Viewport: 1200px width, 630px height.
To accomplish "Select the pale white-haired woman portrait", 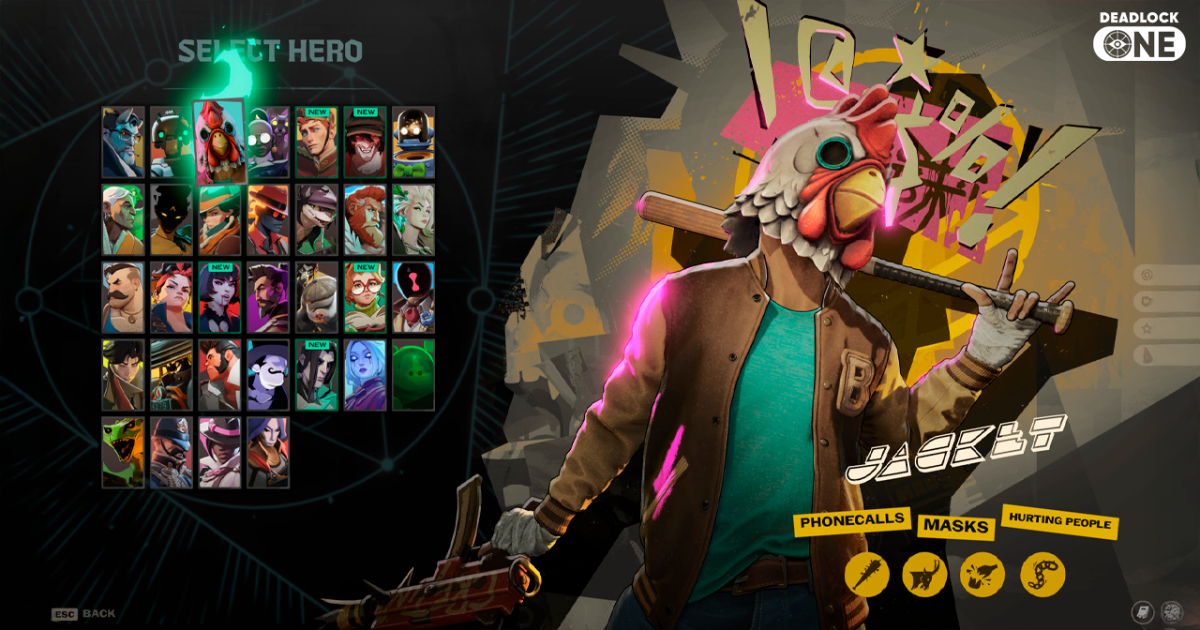I will pos(413,219).
